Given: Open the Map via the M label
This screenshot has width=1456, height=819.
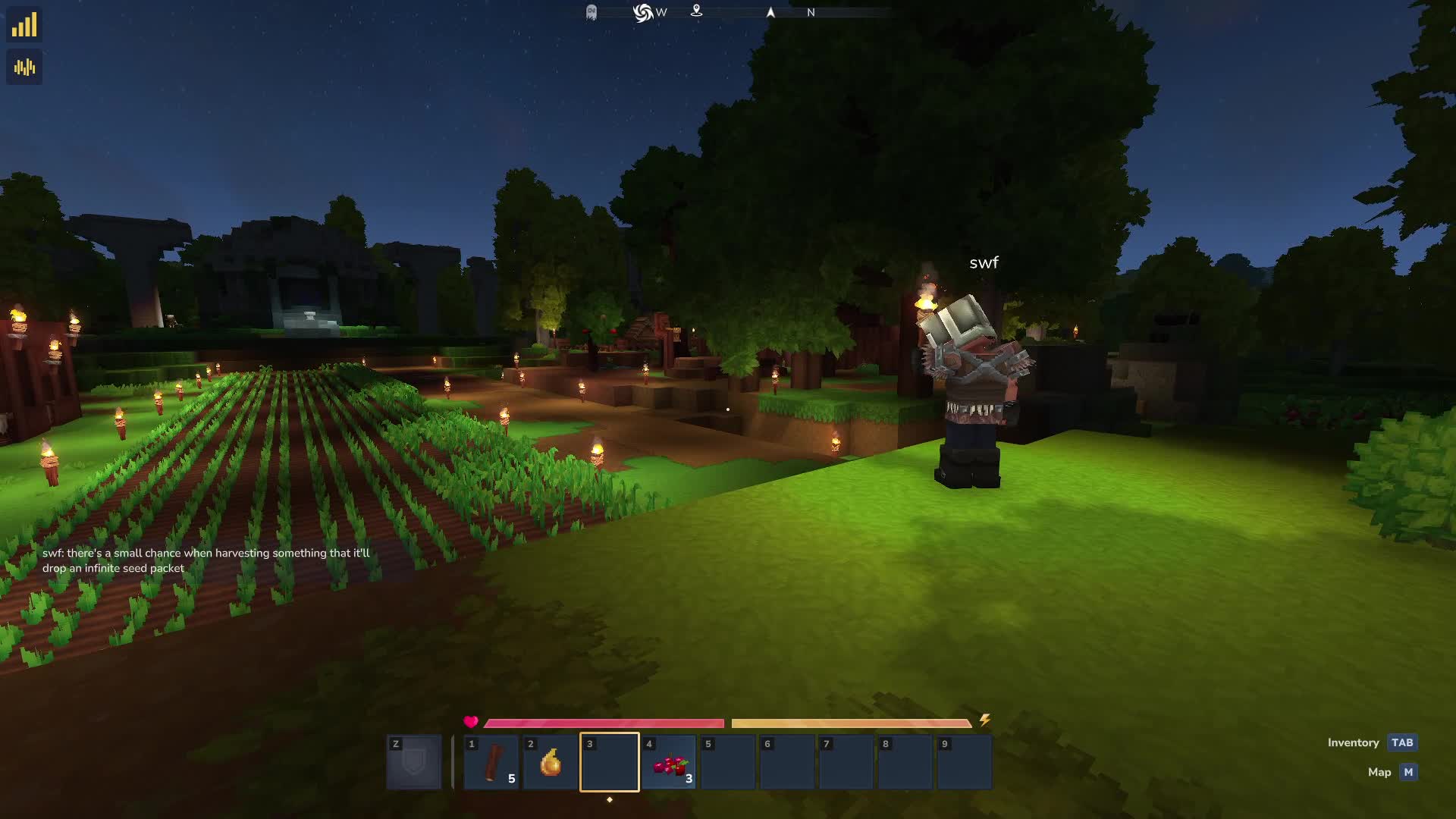Looking at the screenshot, I should (x=1407, y=772).
